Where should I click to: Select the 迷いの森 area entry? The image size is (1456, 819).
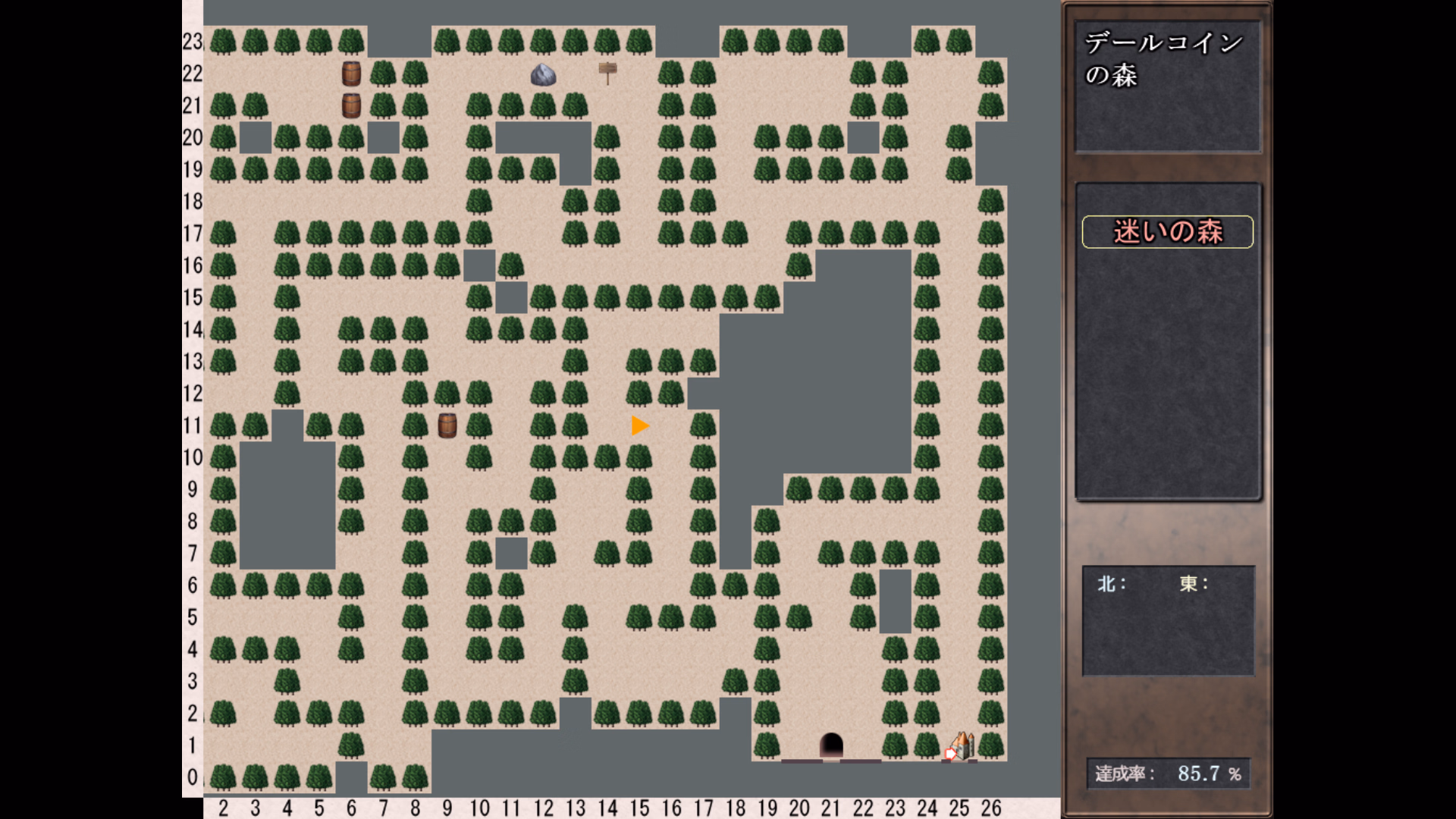[1167, 232]
